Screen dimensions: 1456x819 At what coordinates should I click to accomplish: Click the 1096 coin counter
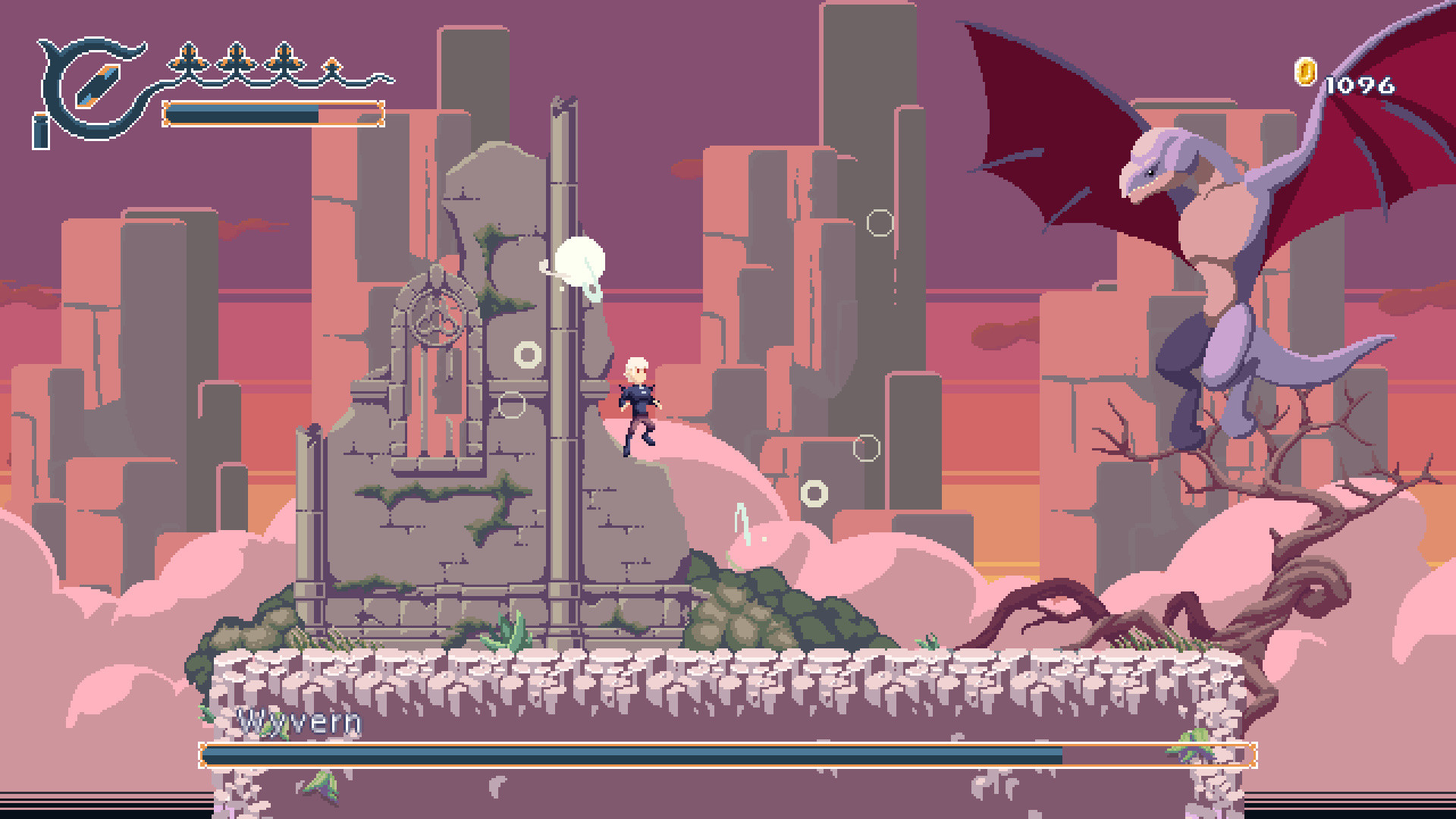[1359, 86]
